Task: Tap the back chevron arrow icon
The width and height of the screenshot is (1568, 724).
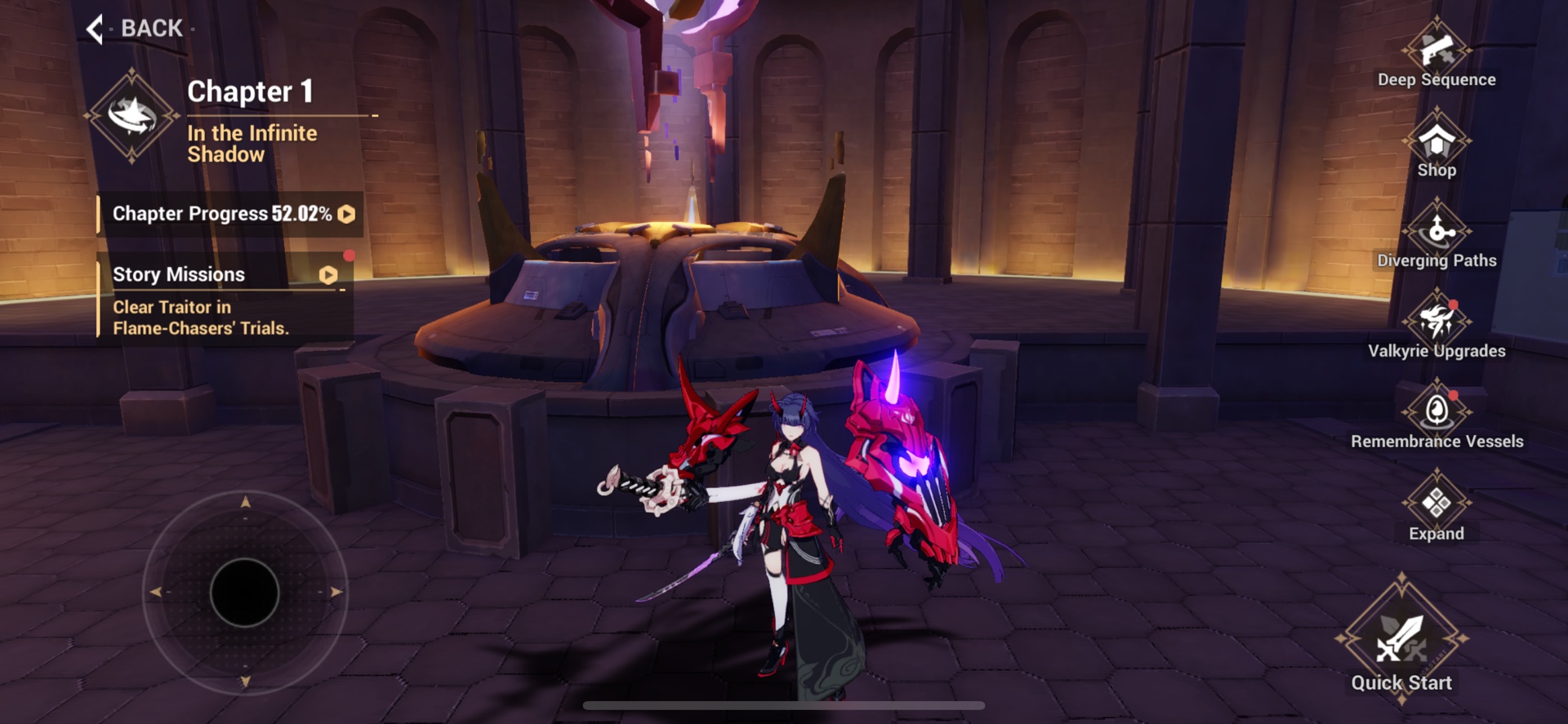Action: click(96, 28)
